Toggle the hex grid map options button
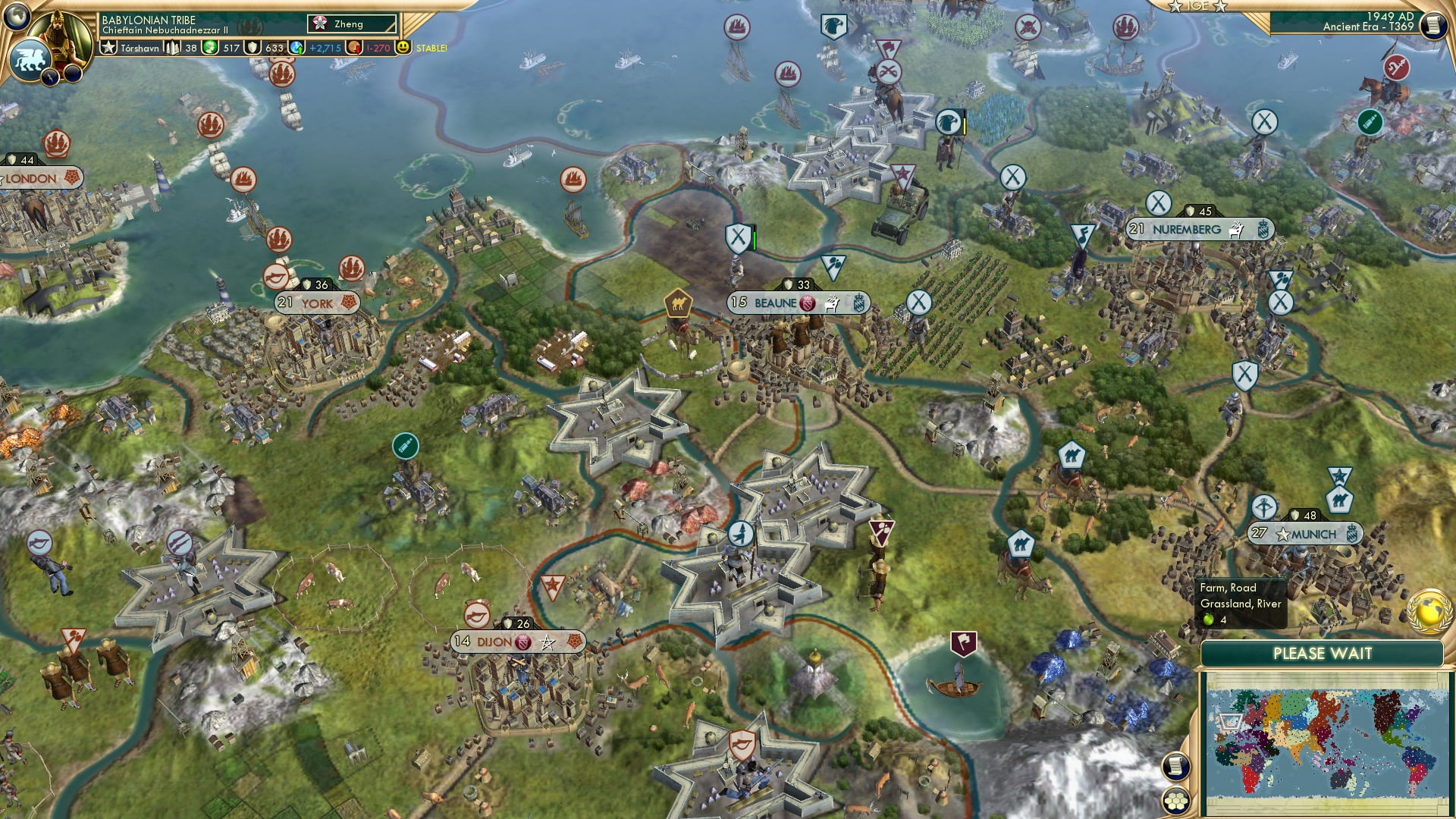Viewport: 1456px width, 819px height. tap(1175, 801)
